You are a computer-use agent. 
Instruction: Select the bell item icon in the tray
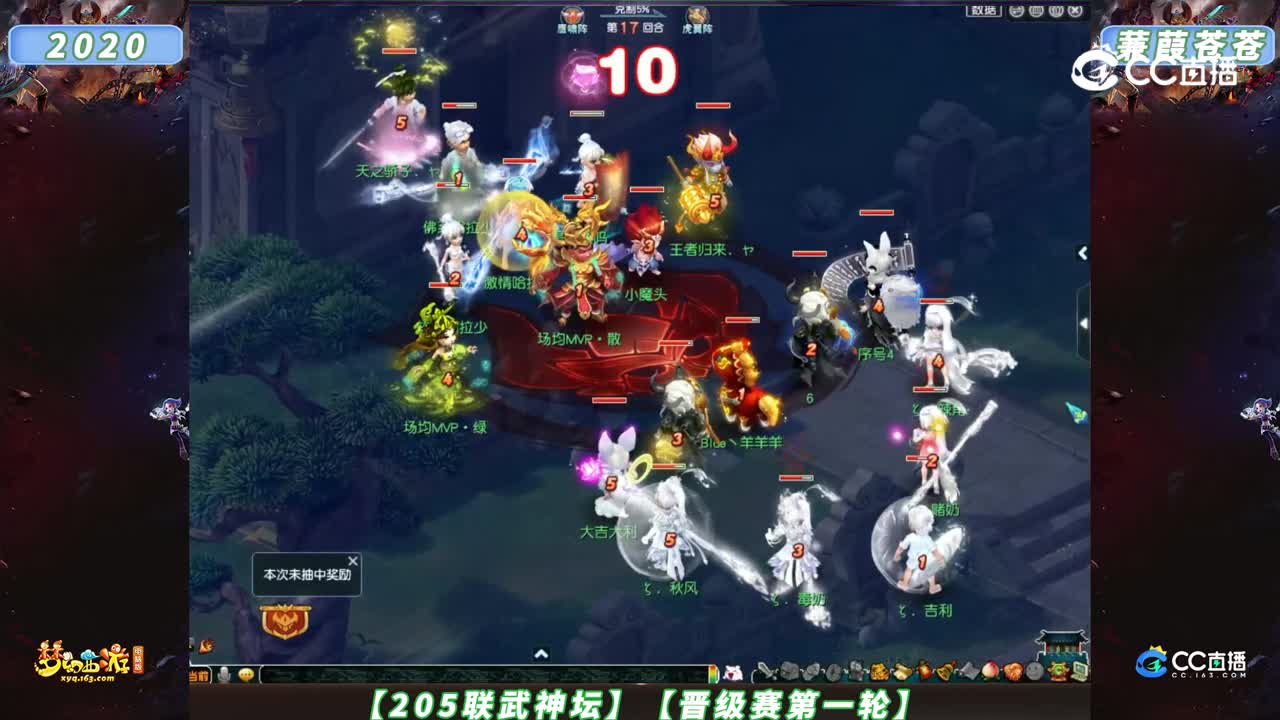(943, 670)
